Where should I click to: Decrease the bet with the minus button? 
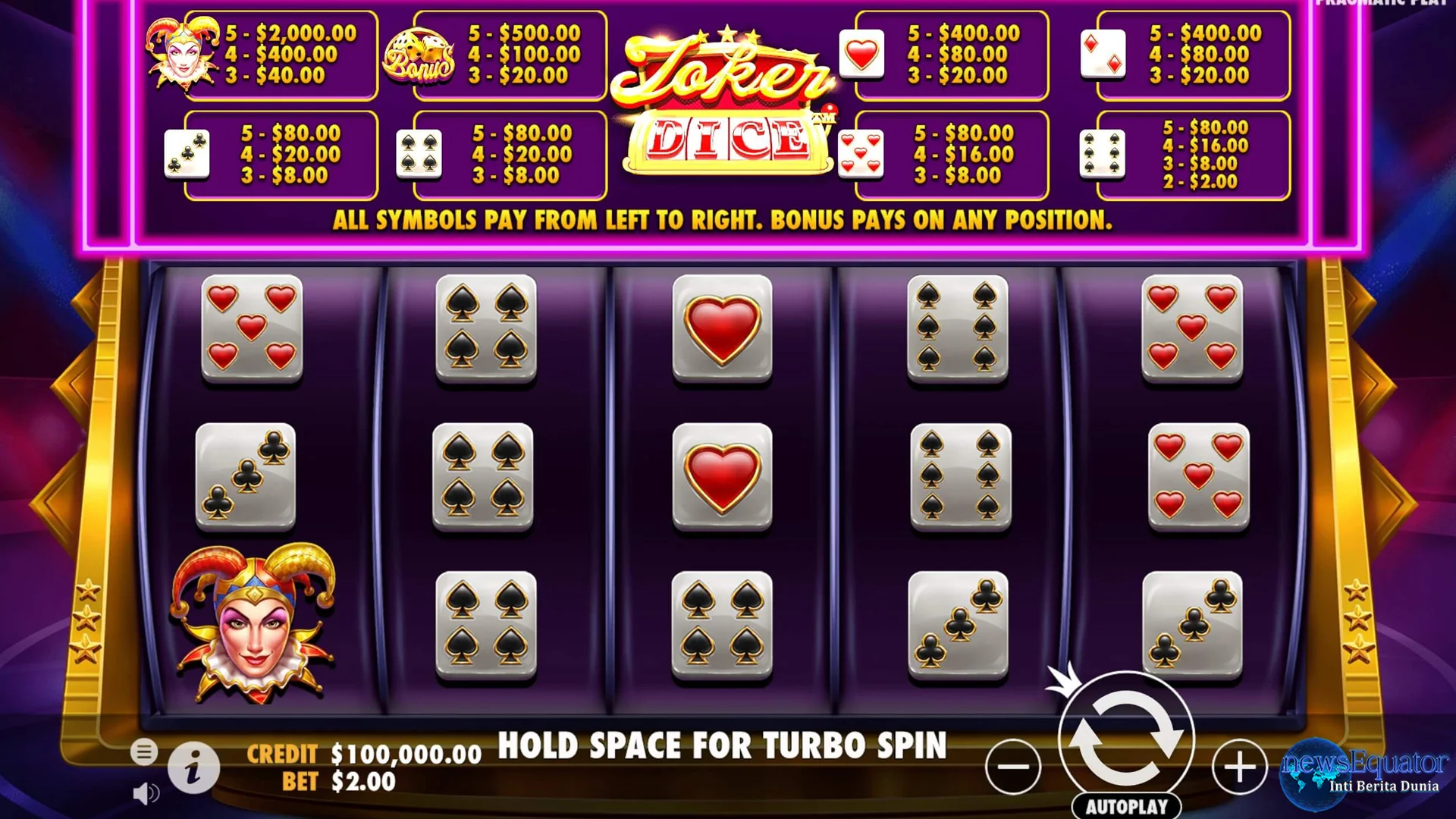tap(1014, 766)
